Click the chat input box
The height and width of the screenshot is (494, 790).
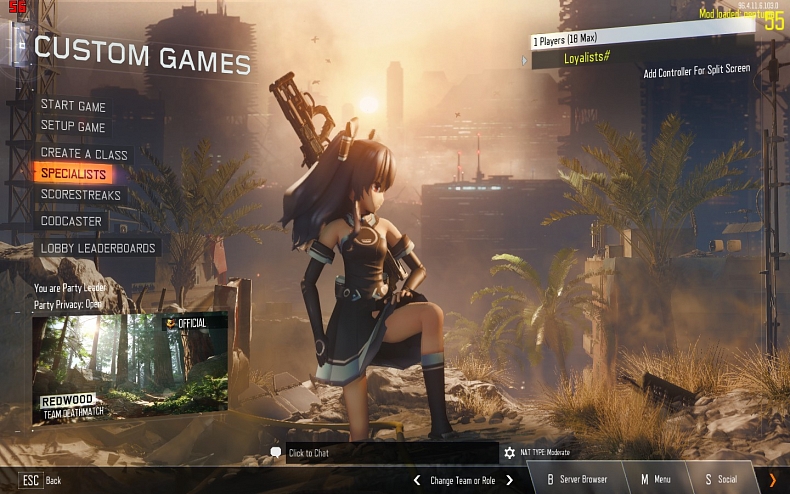point(390,453)
